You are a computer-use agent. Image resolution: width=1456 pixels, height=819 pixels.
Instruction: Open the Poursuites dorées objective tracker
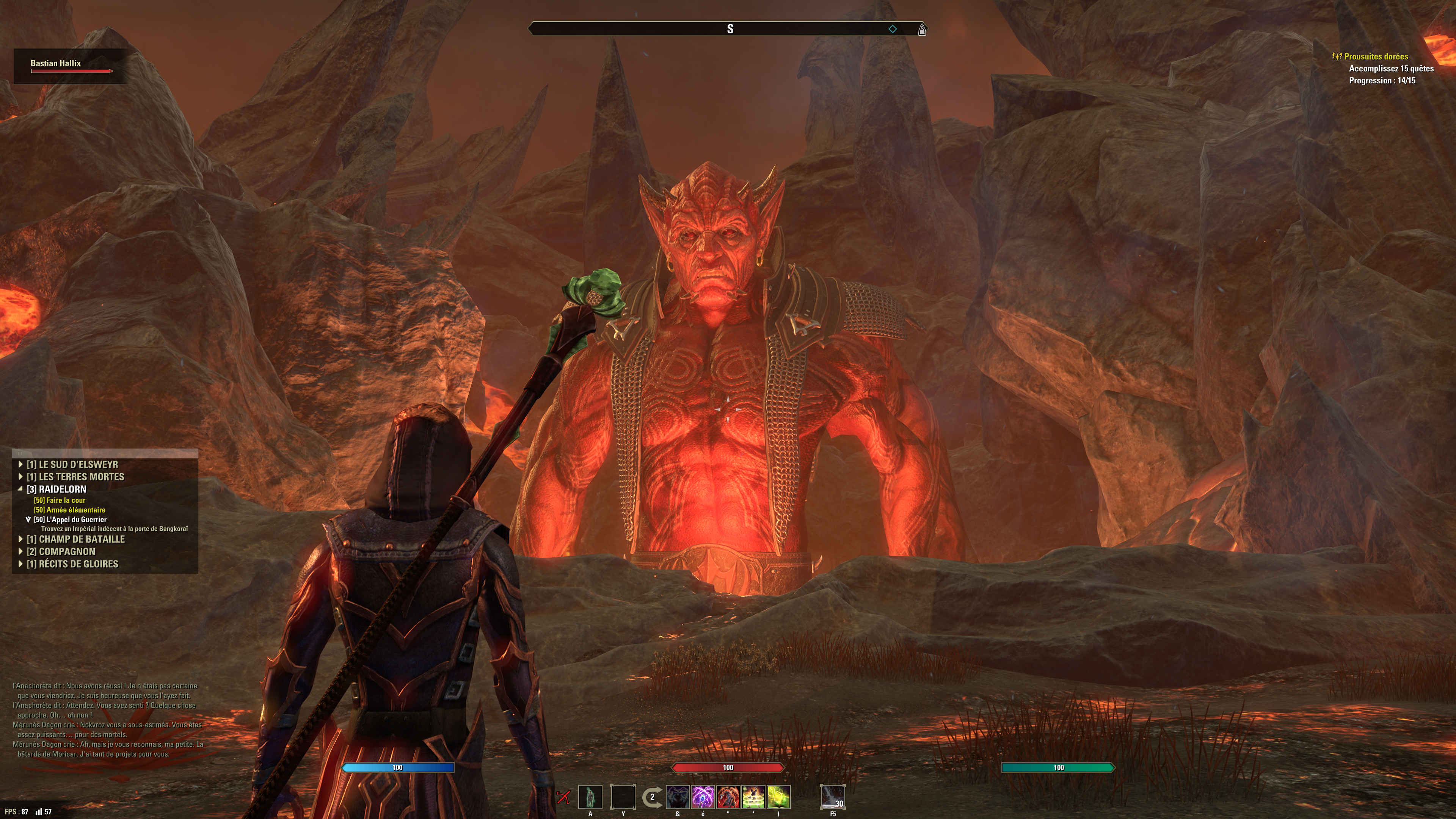(1375, 56)
